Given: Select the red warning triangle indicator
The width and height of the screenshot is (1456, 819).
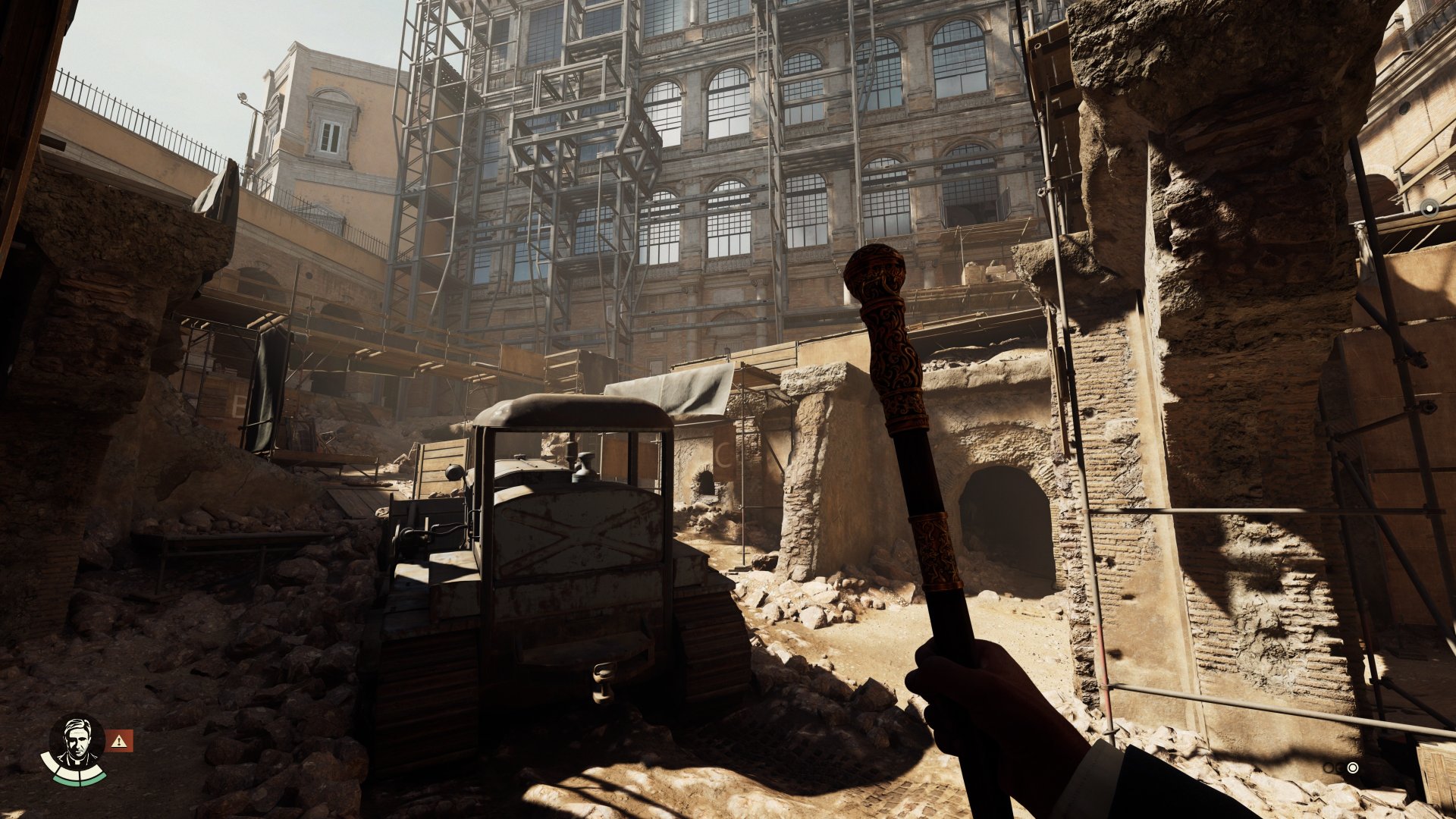Looking at the screenshot, I should (119, 741).
